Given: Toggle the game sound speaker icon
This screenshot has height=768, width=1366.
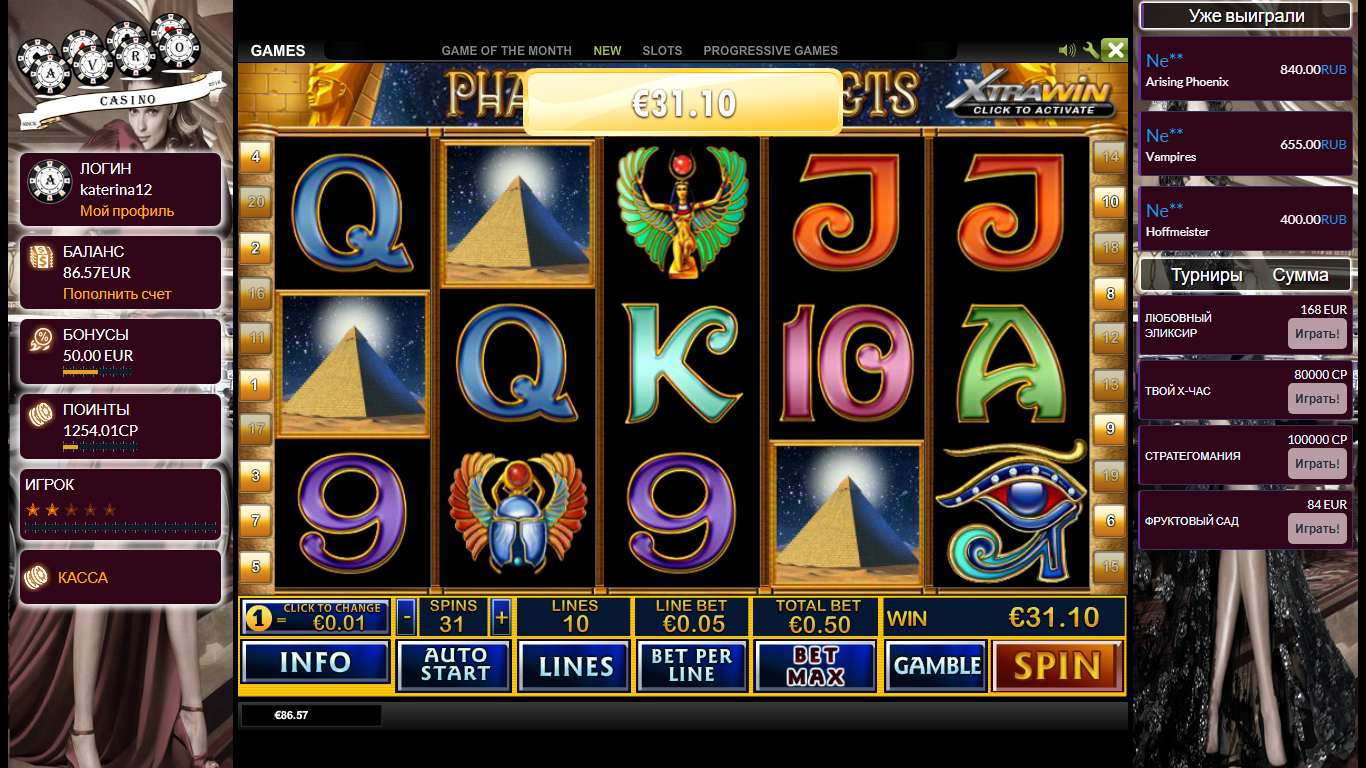Looking at the screenshot, I should pyautogui.click(x=1067, y=50).
